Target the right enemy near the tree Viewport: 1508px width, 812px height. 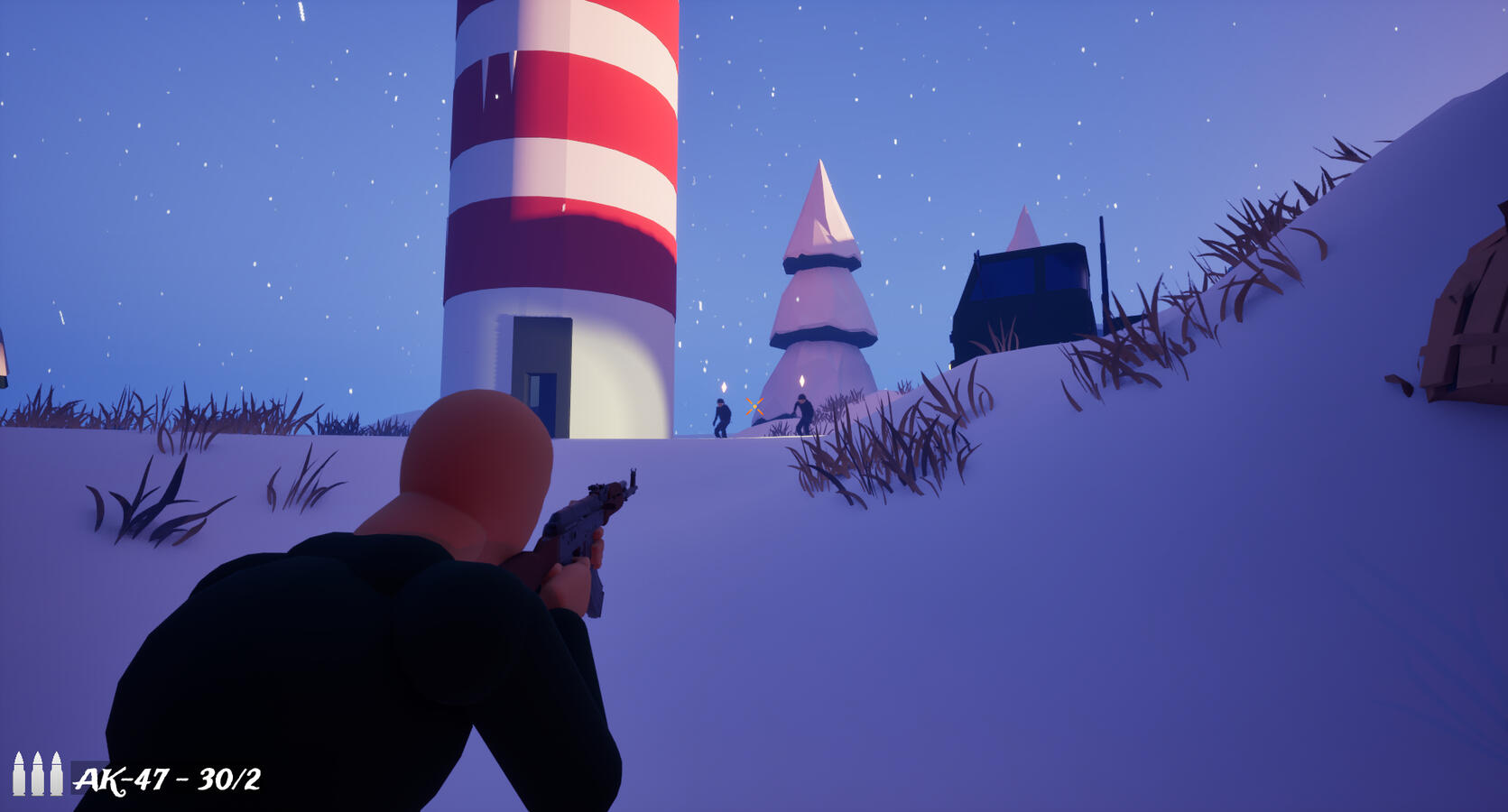click(804, 411)
